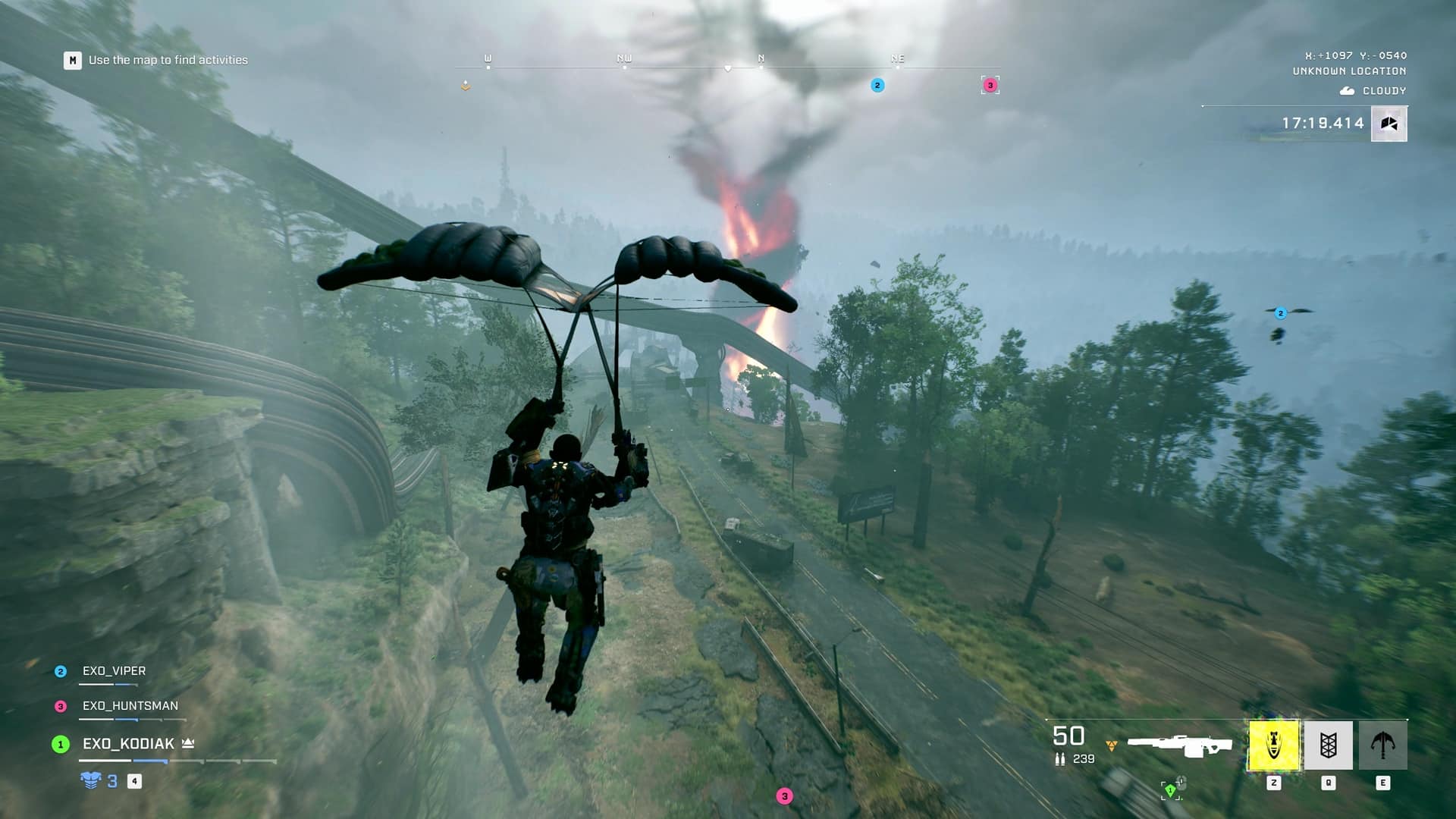
Task: Click the icon beside the match timer
Action: point(1389,124)
